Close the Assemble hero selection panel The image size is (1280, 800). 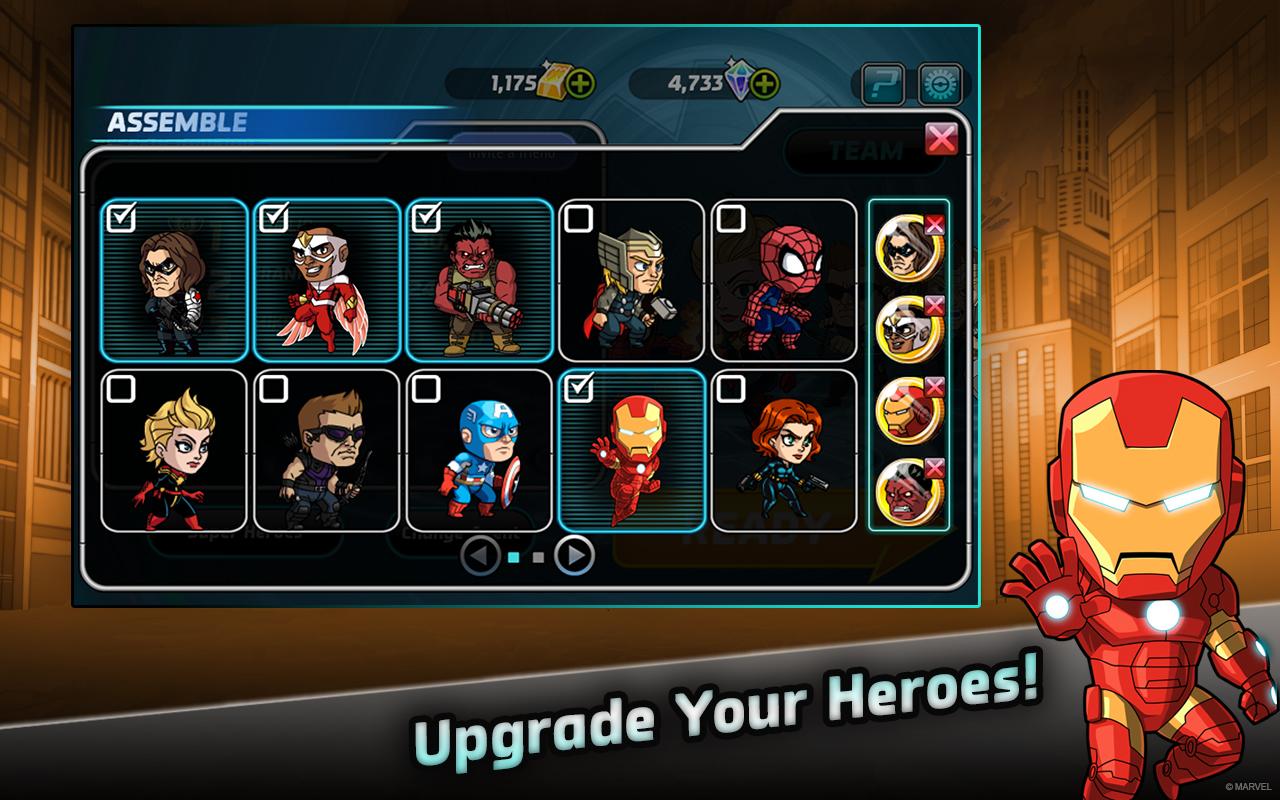click(941, 139)
